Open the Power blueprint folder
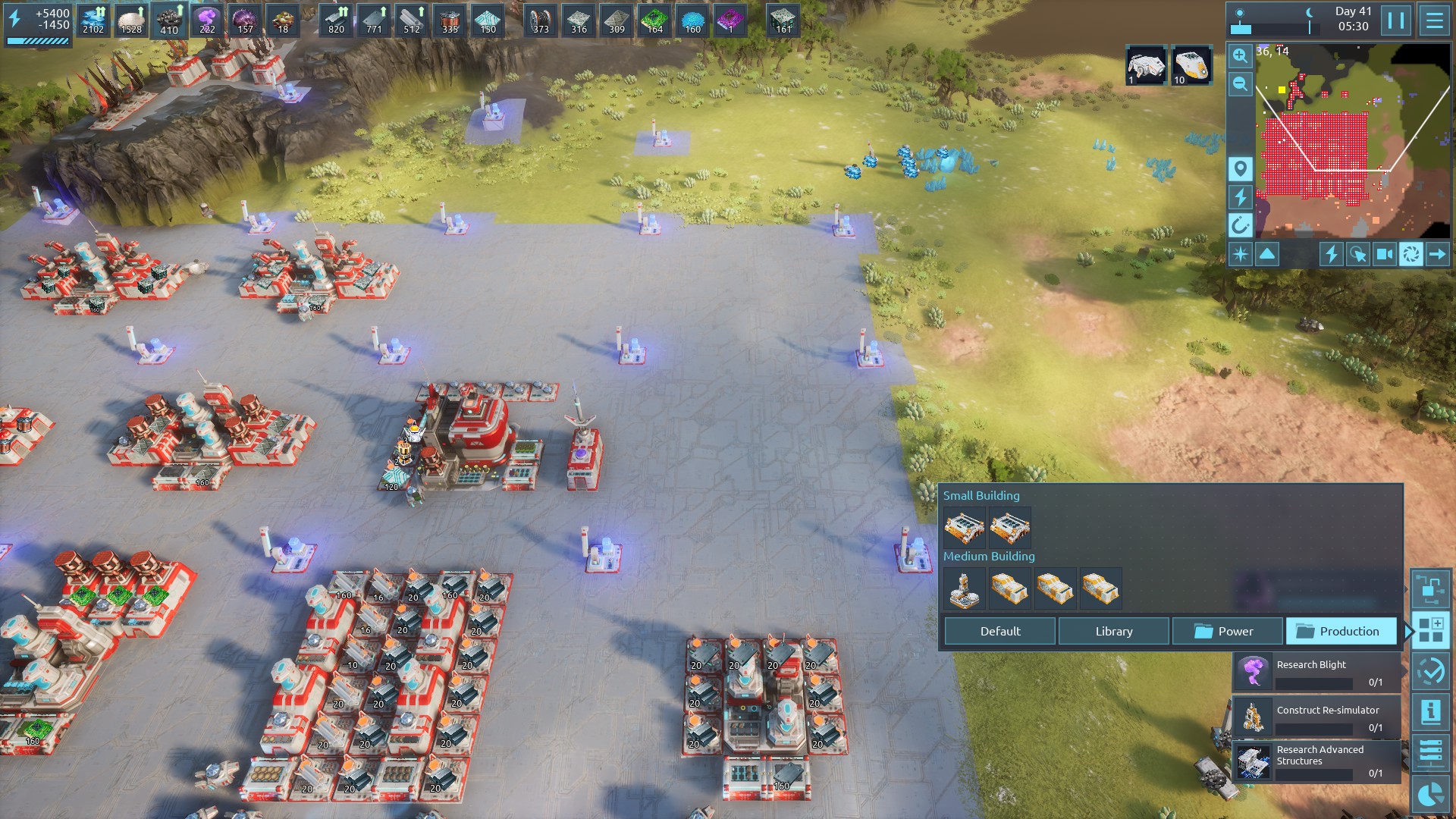Image resolution: width=1456 pixels, height=819 pixels. click(x=1227, y=631)
